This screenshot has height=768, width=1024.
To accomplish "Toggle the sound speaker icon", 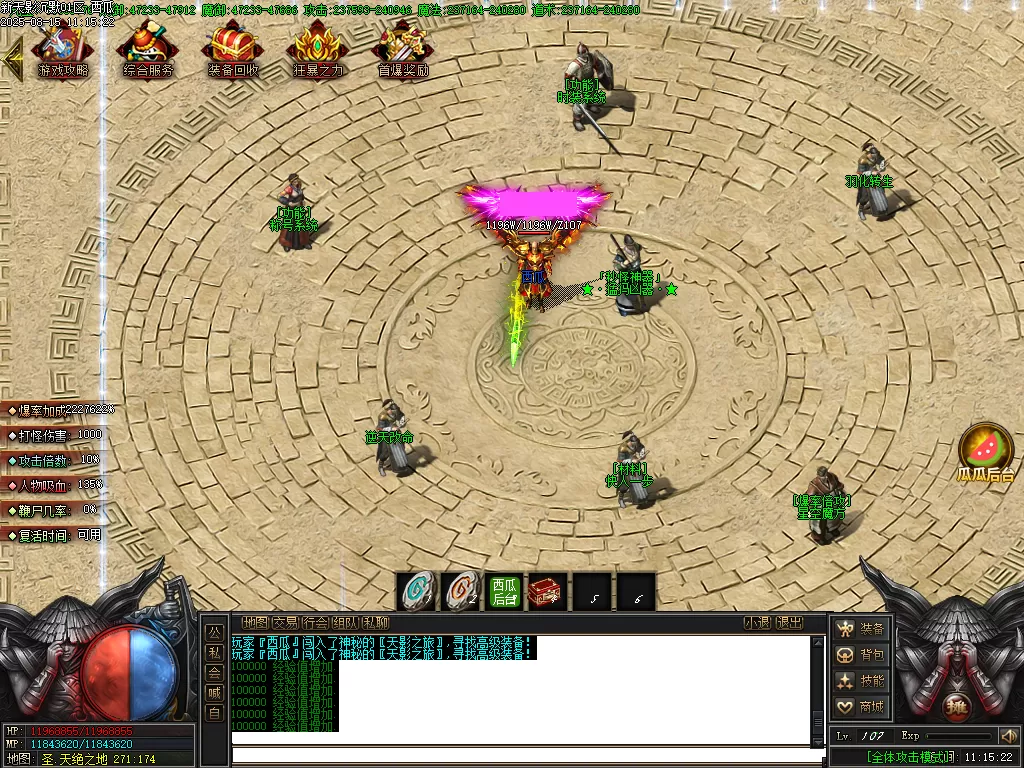I will (1008, 736).
